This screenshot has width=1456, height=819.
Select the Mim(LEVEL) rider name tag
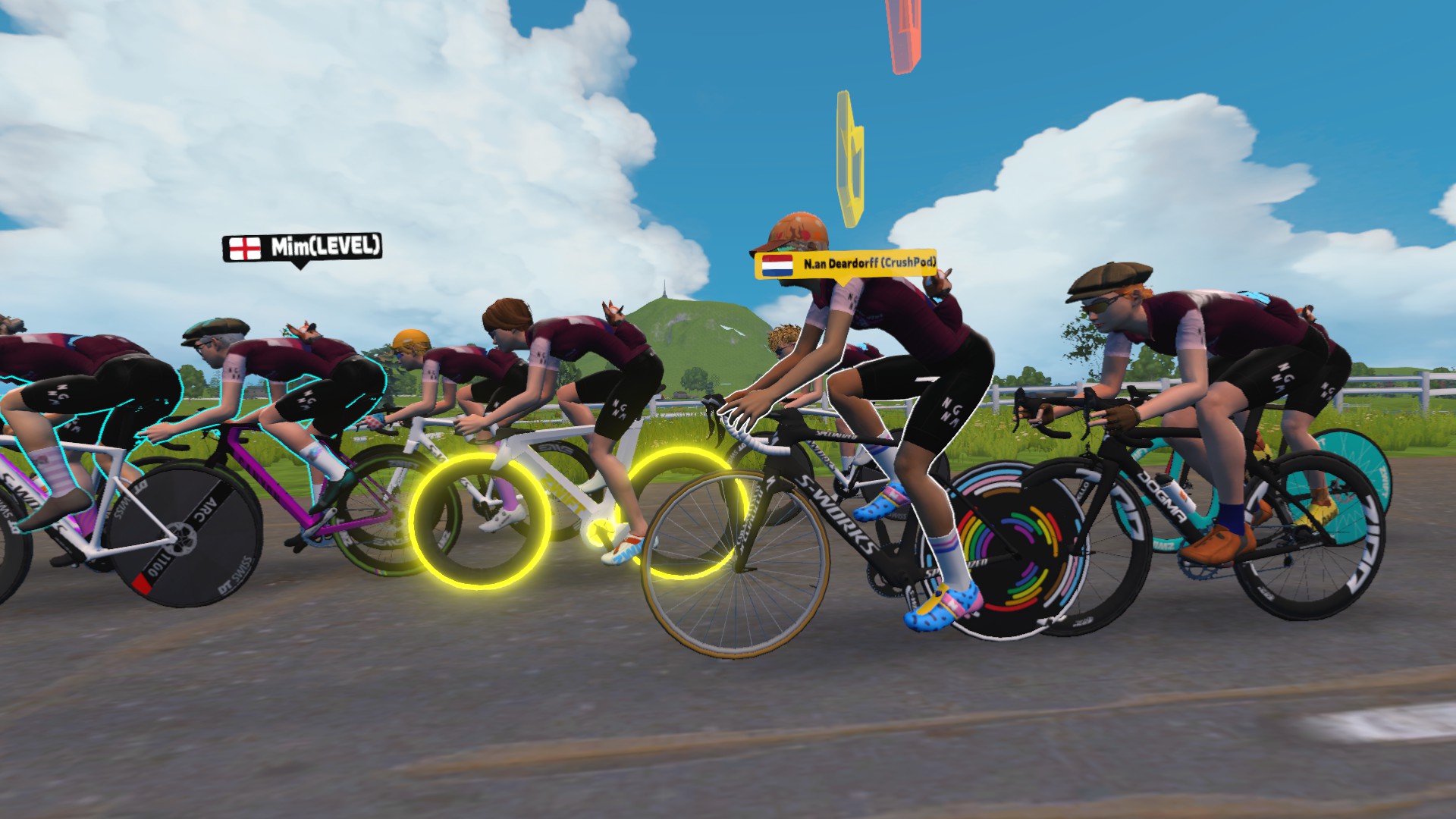(301, 247)
